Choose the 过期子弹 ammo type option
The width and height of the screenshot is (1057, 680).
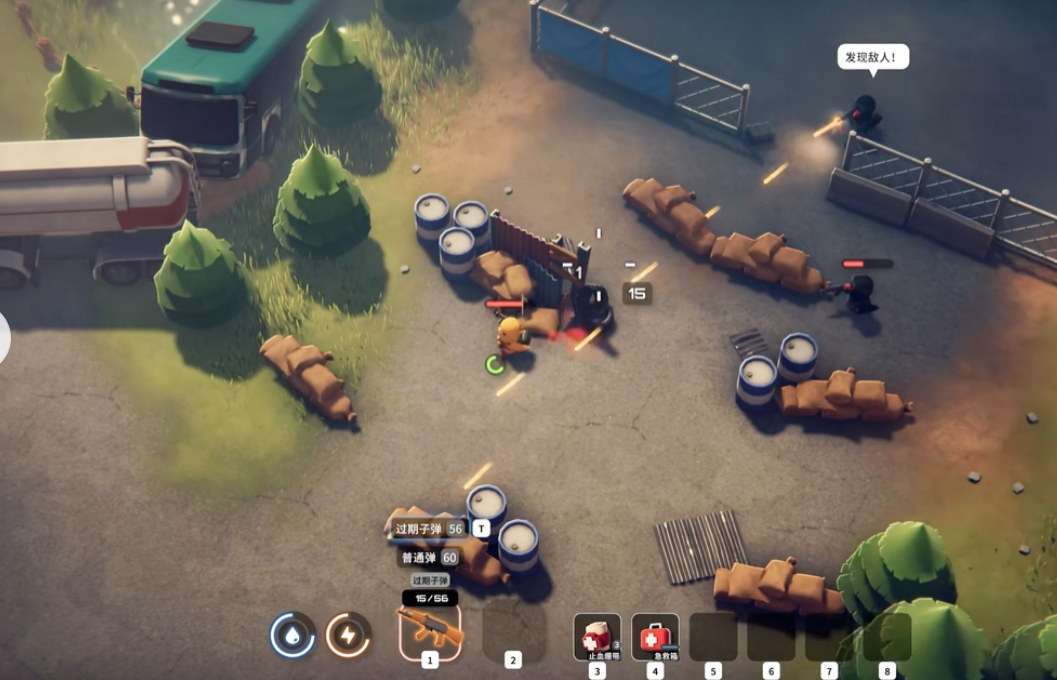pos(428,528)
